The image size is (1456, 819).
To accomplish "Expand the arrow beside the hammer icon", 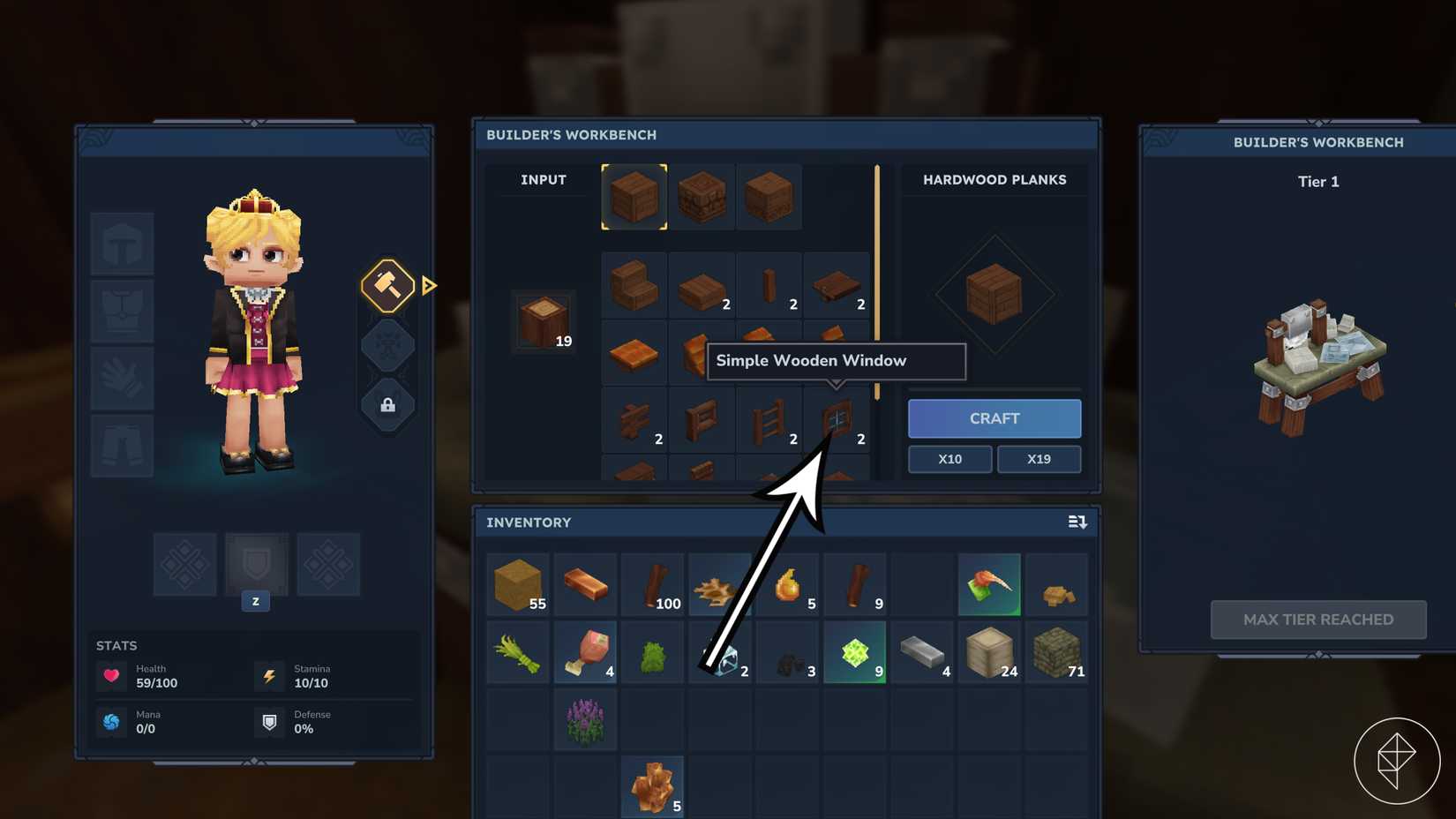I will tap(429, 284).
